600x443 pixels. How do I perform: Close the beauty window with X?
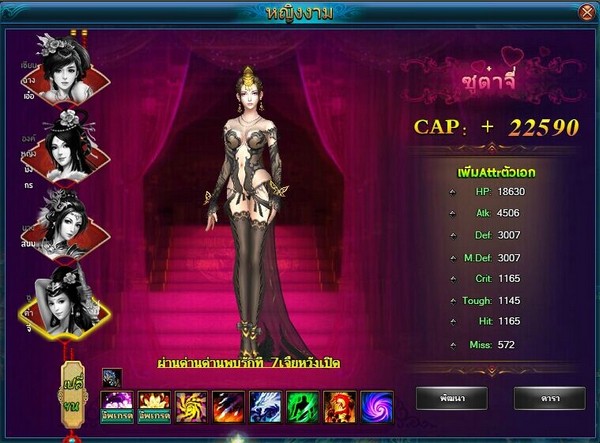(585, 12)
